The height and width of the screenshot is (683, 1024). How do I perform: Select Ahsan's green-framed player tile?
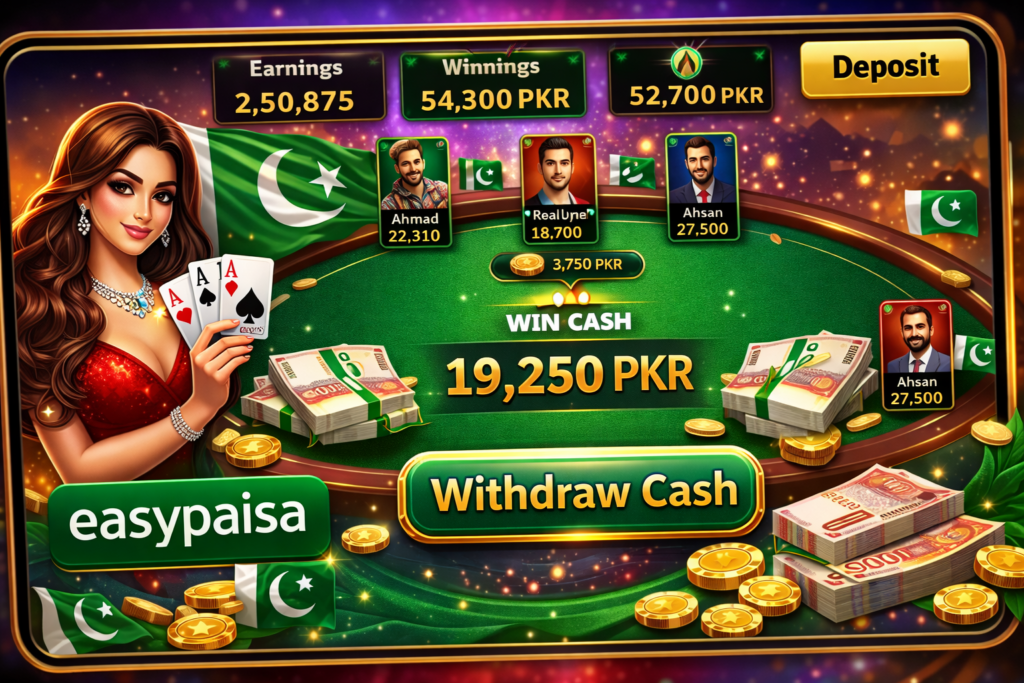point(702,188)
